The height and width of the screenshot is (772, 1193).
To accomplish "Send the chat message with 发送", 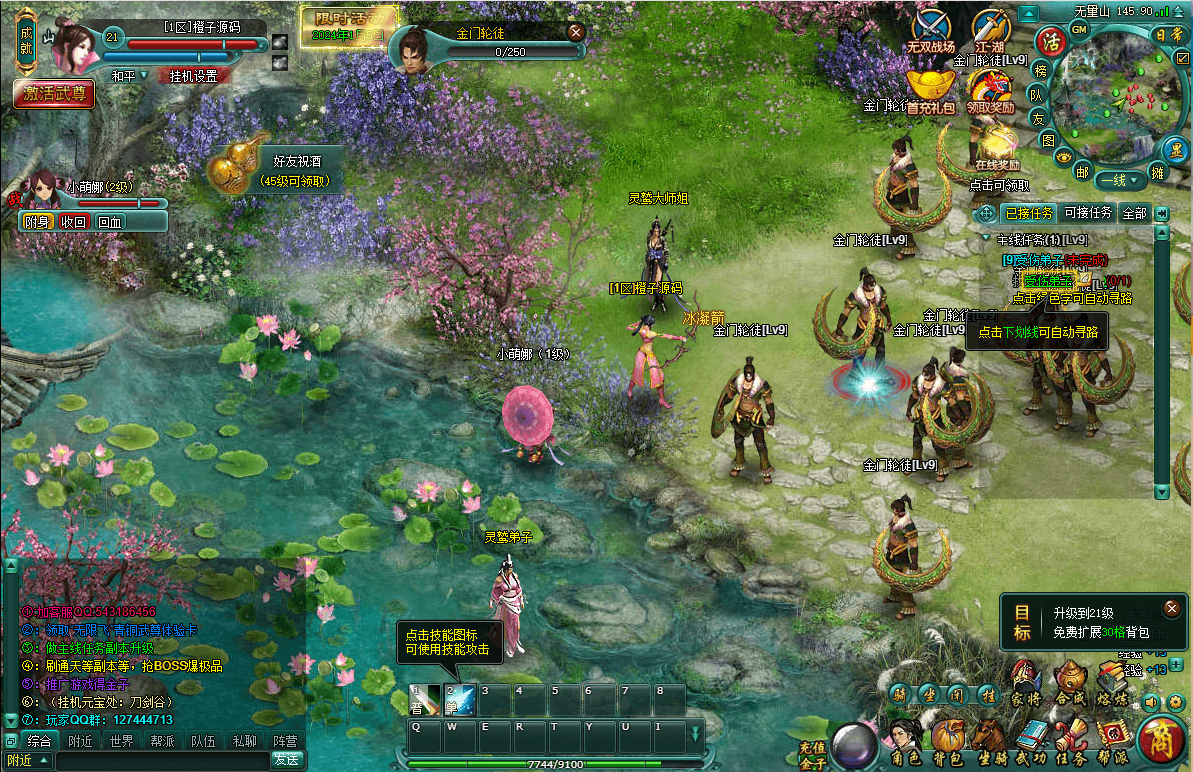I will 286,760.
